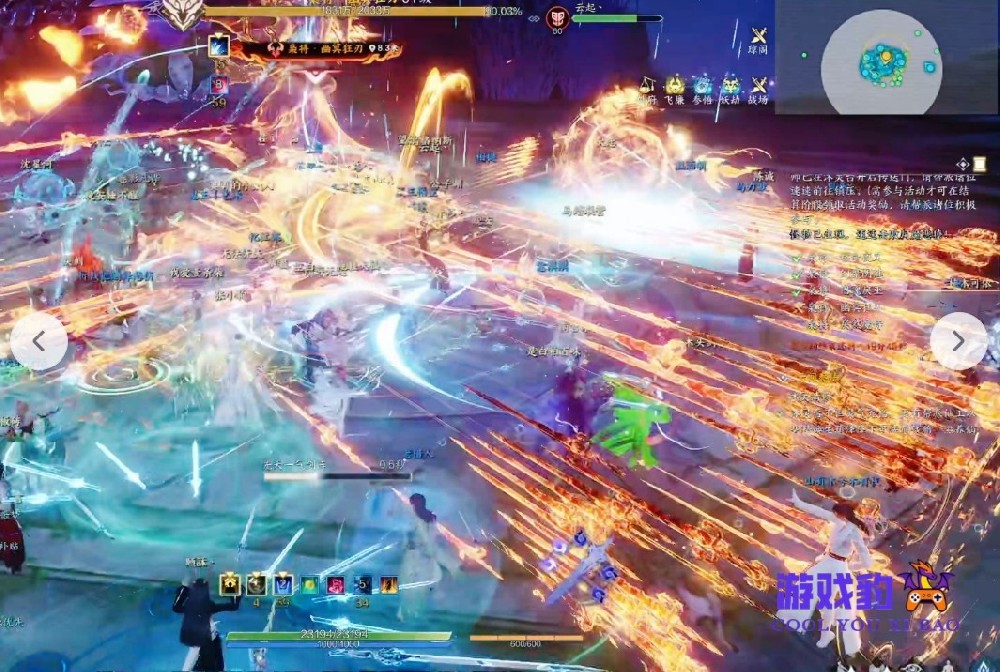This screenshot has height=672, width=1000.
Task: Activate the orange flame skill icon
Action: [388, 584]
